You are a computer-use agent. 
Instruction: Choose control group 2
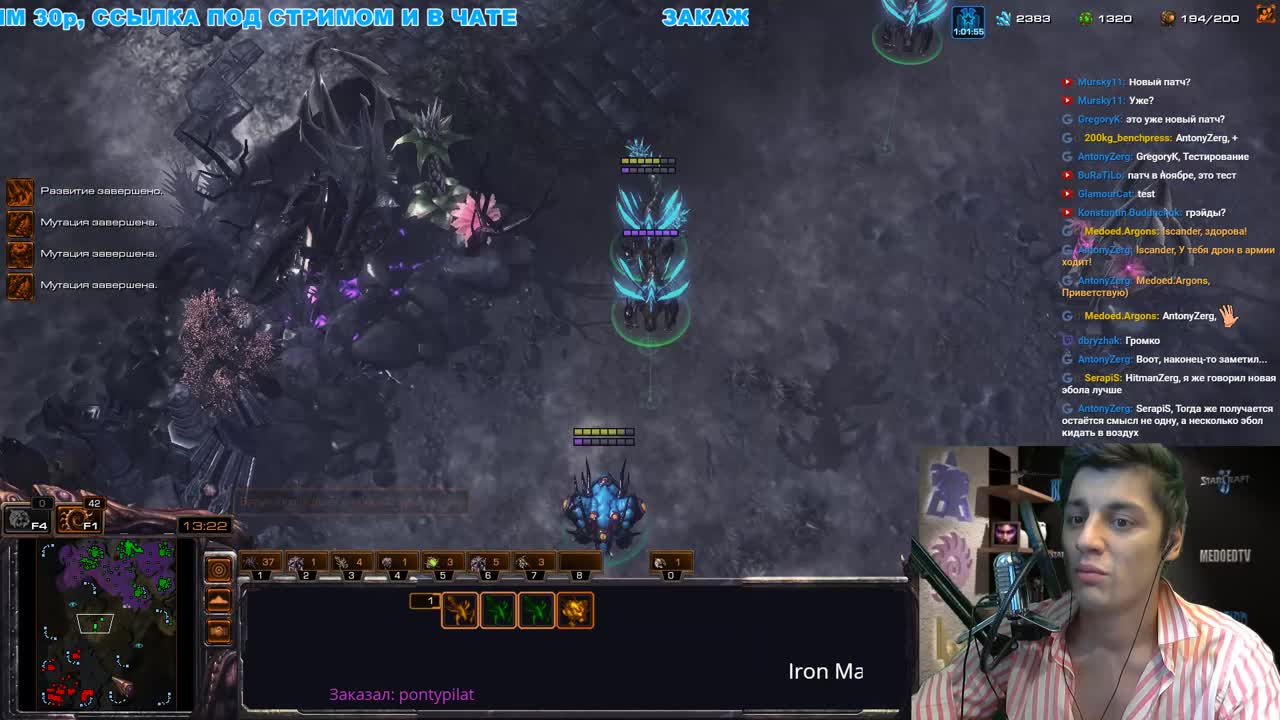(x=305, y=564)
